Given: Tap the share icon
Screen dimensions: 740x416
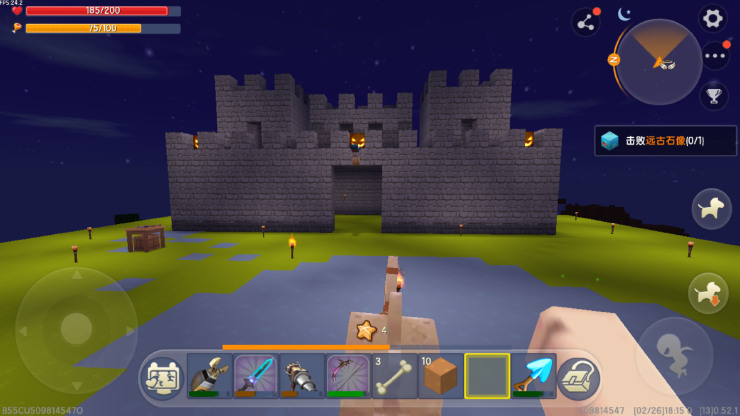Looking at the screenshot, I should pyautogui.click(x=585, y=22).
